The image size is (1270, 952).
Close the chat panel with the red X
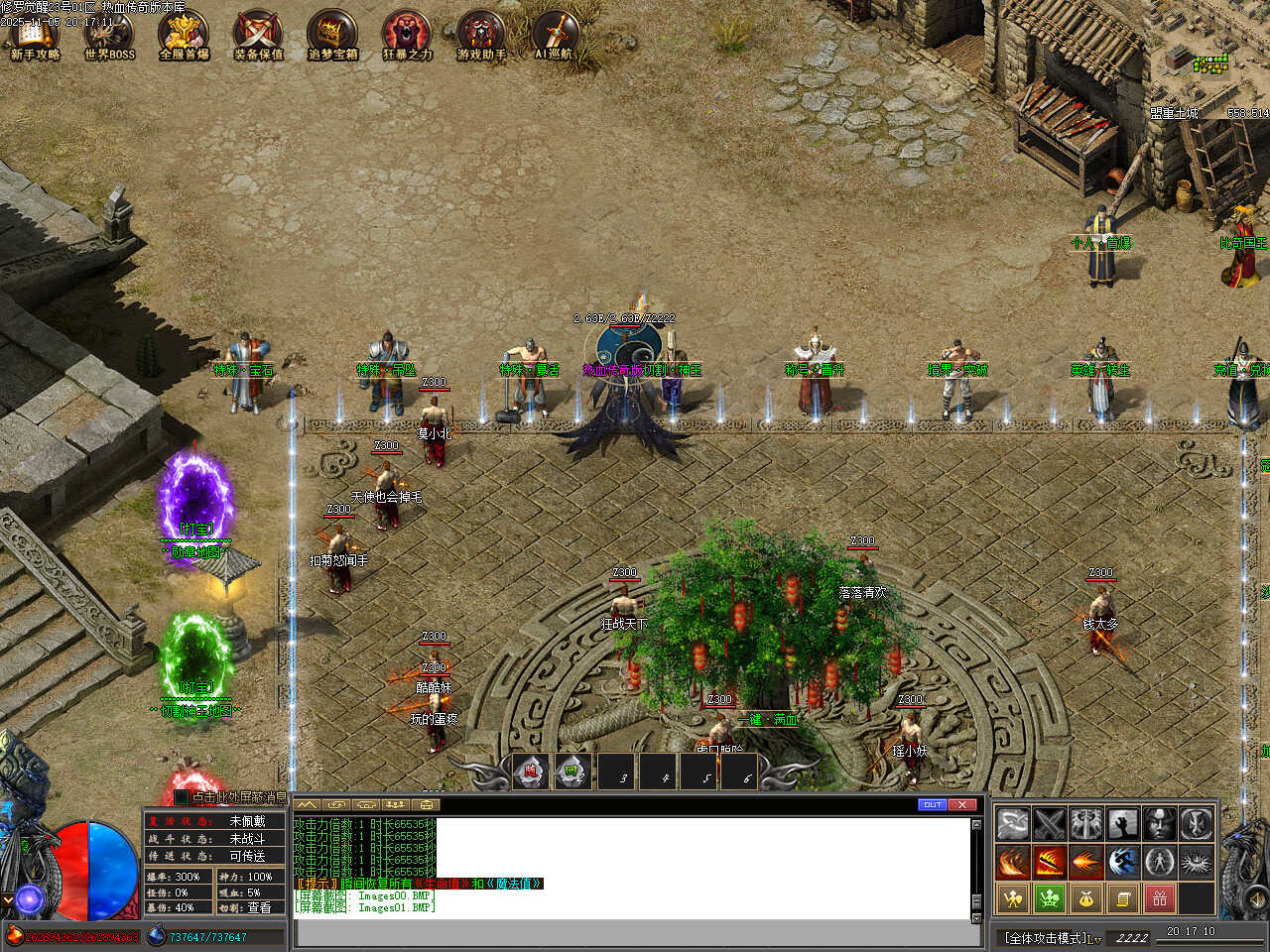tap(962, 804)
